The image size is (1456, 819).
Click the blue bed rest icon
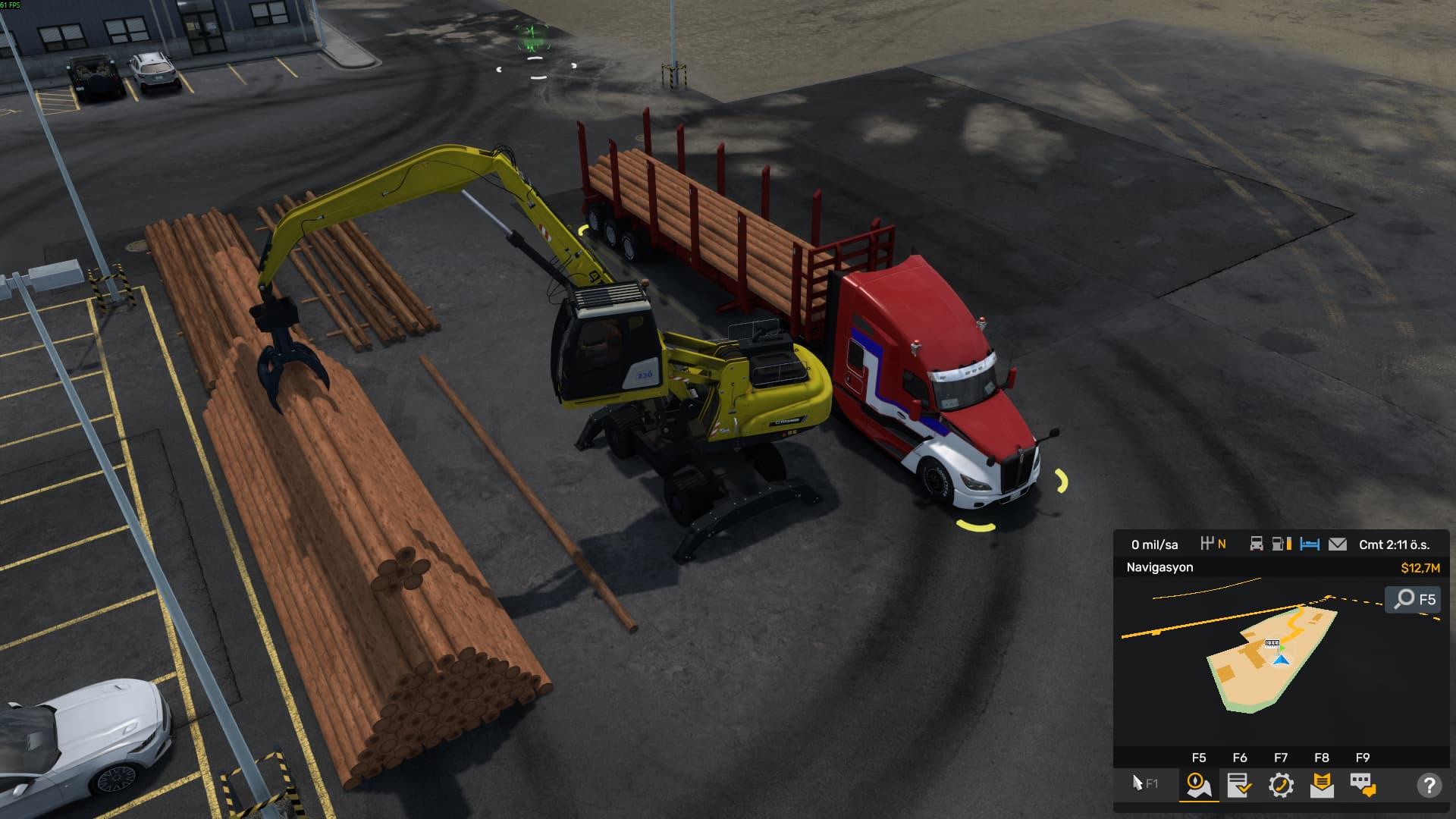[1310, 544]
